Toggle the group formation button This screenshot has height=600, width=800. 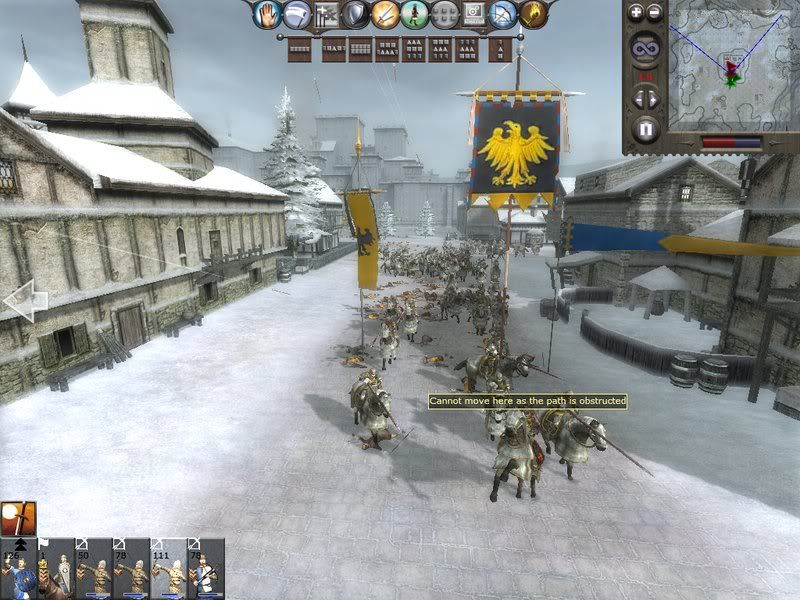click(325, 14)
